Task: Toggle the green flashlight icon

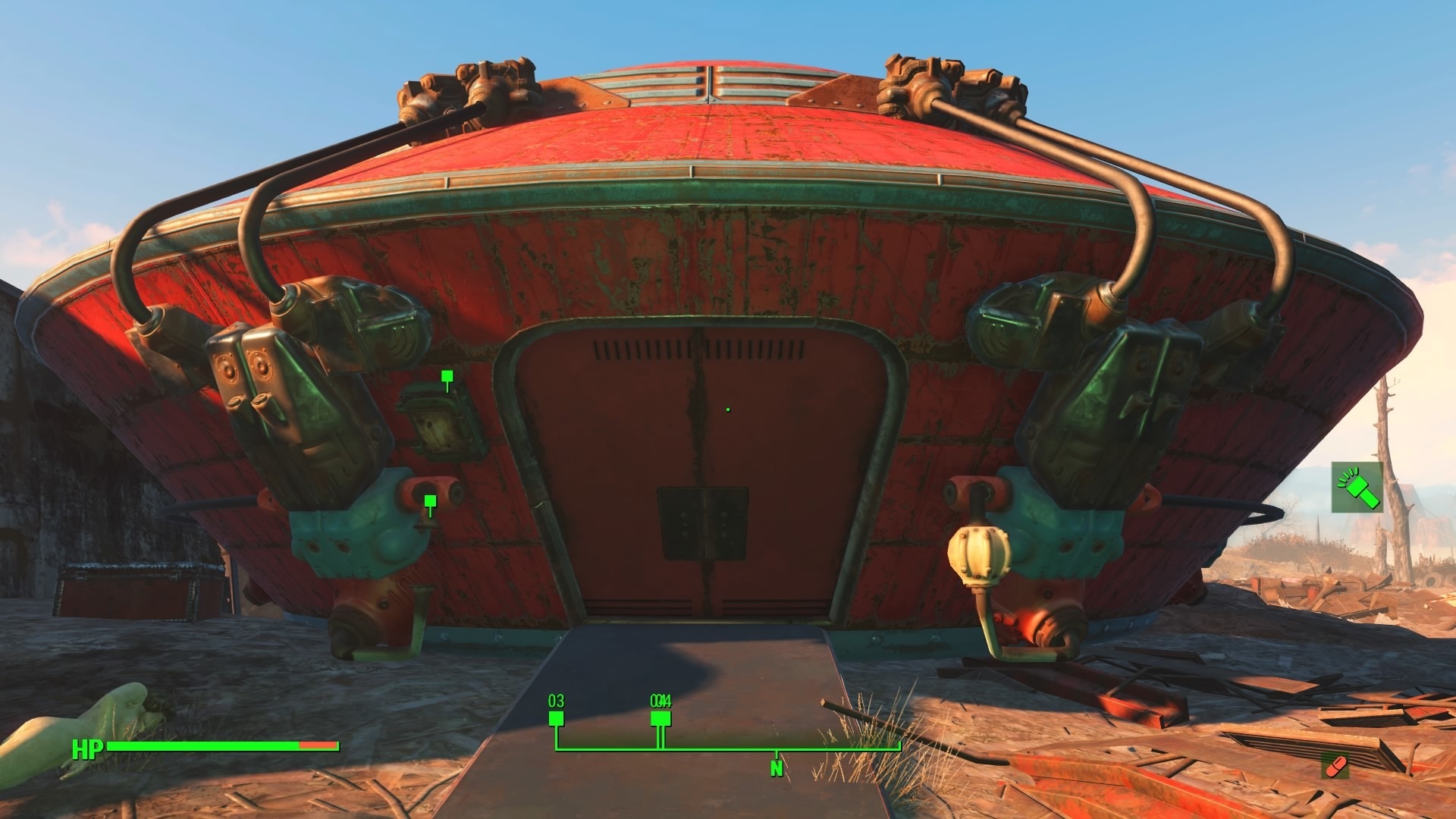Action: 1357,487
